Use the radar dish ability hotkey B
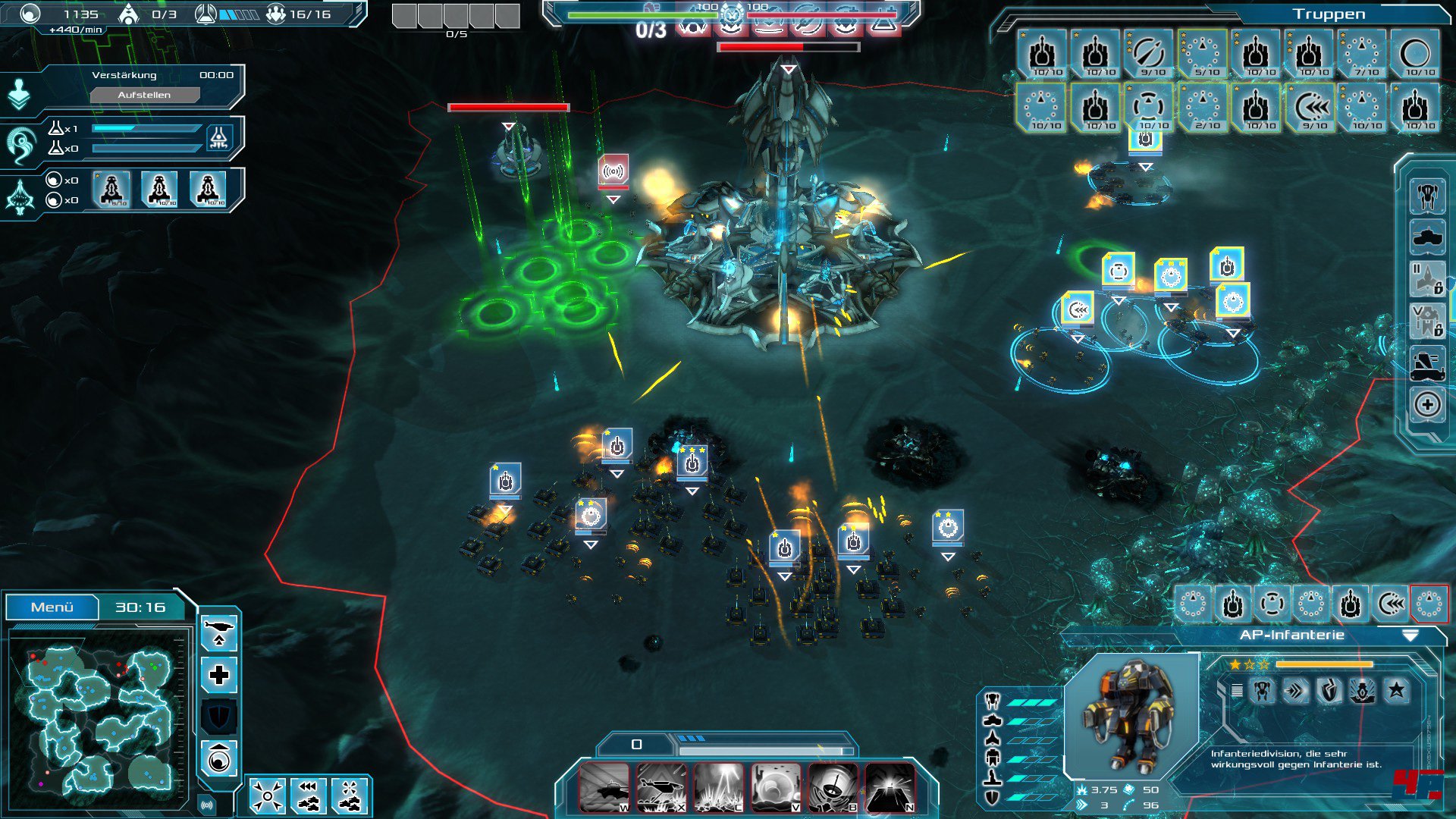Image resolution: width=1456 pixels, height=819 pixels. (x=833, y=788)
